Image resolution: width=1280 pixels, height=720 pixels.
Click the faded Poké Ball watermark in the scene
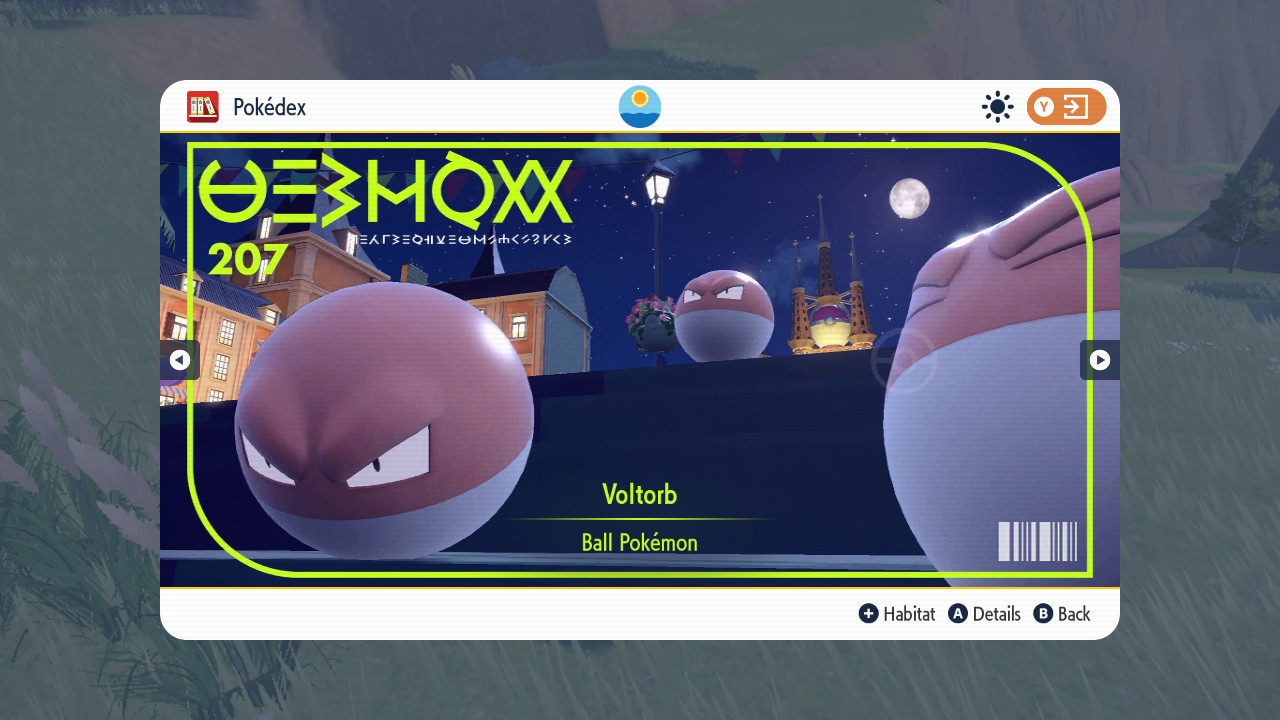click(x=910, y=361)
